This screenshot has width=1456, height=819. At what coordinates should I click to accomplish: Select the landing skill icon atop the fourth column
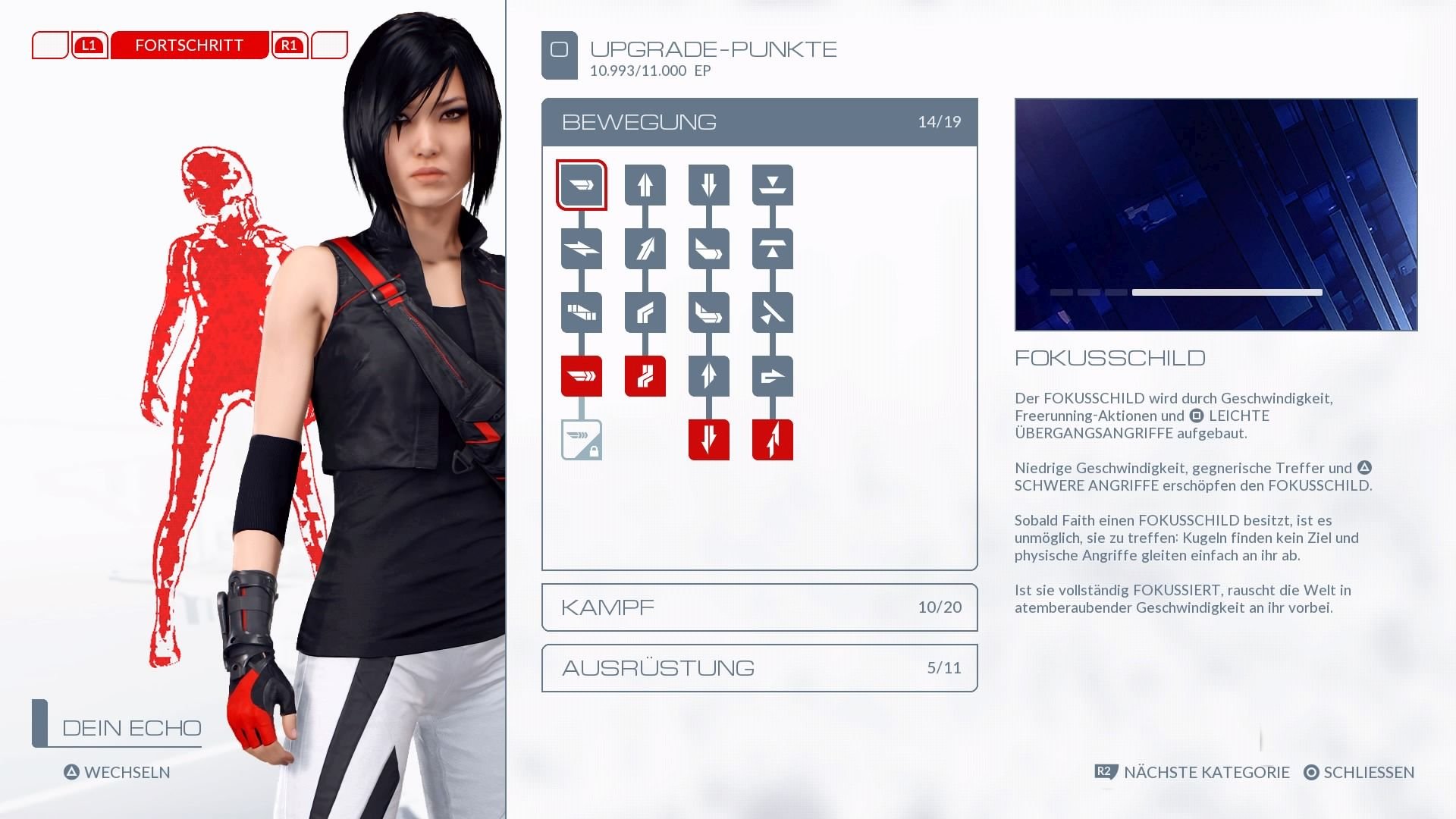click(772, 184)
